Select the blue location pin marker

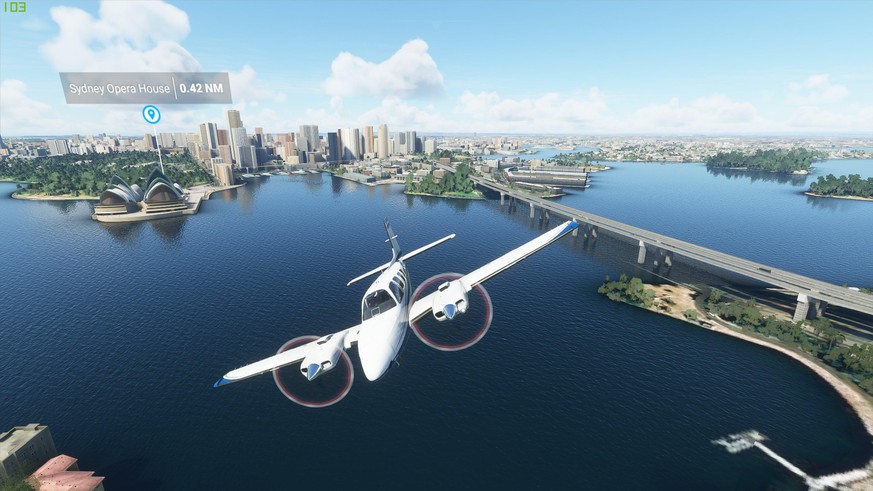pos(151,115)
